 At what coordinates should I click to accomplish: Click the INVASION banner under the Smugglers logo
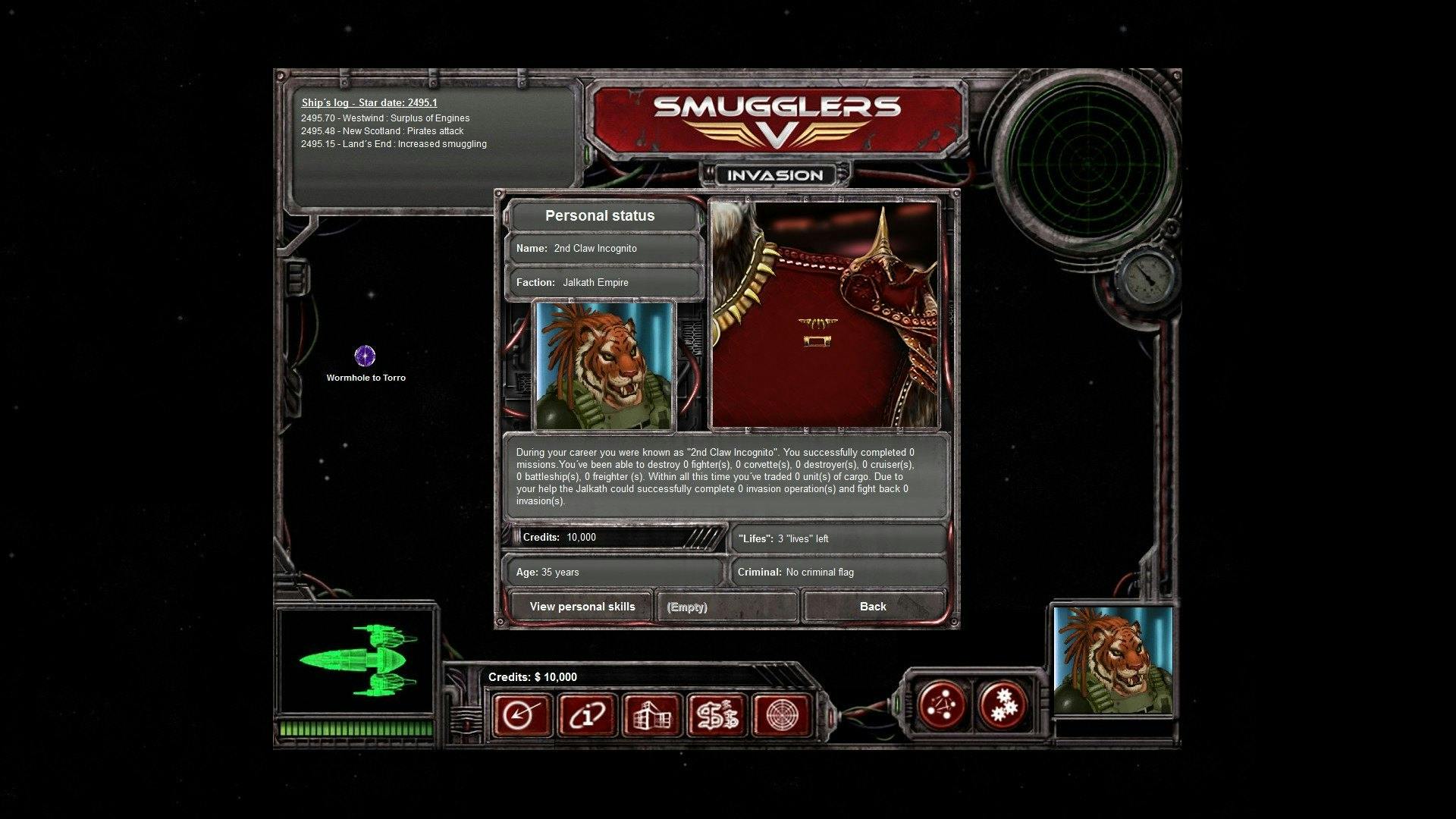coord(773,174)
